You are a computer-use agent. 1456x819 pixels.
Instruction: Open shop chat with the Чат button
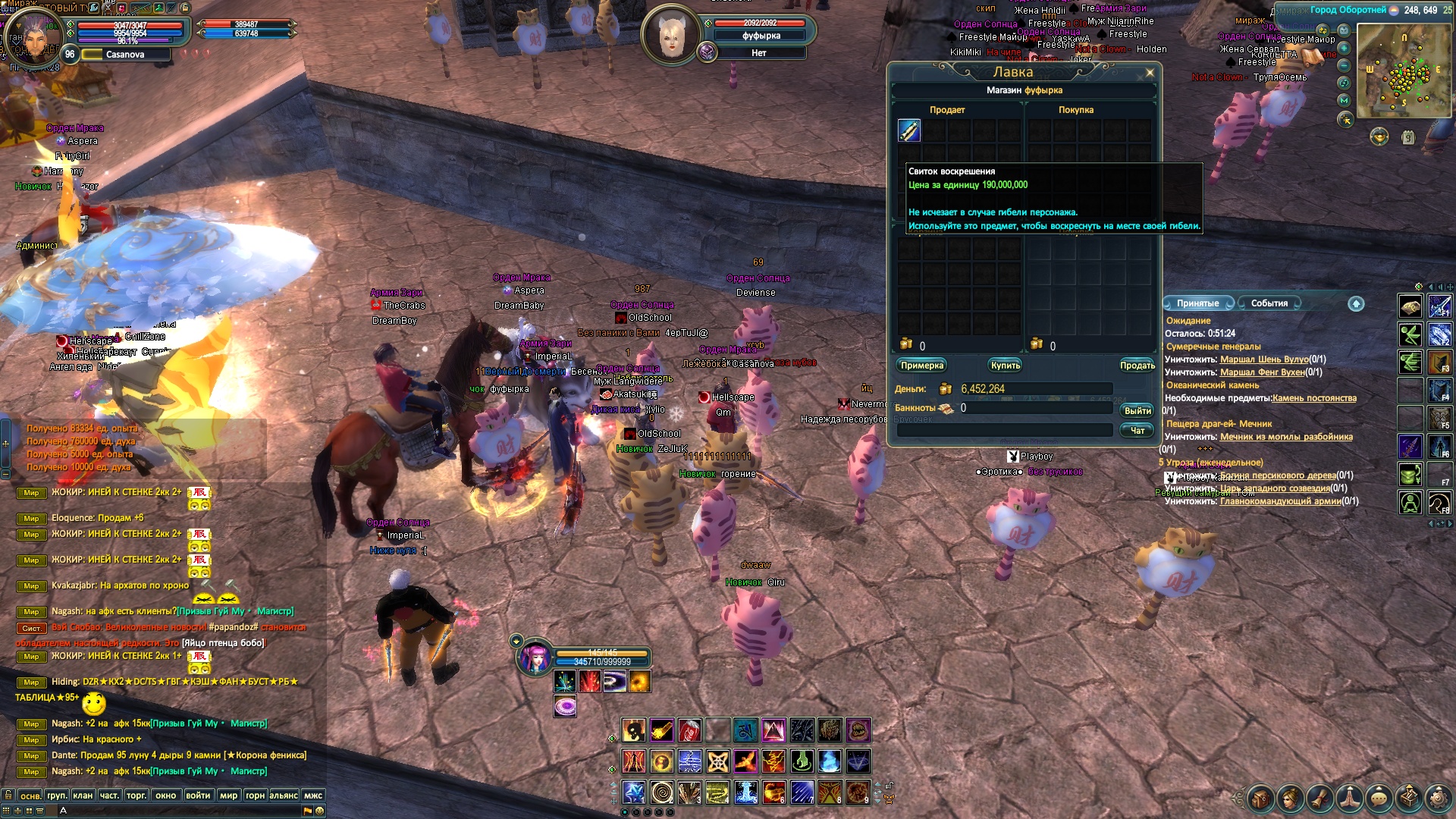click(x=1137, y=430)
